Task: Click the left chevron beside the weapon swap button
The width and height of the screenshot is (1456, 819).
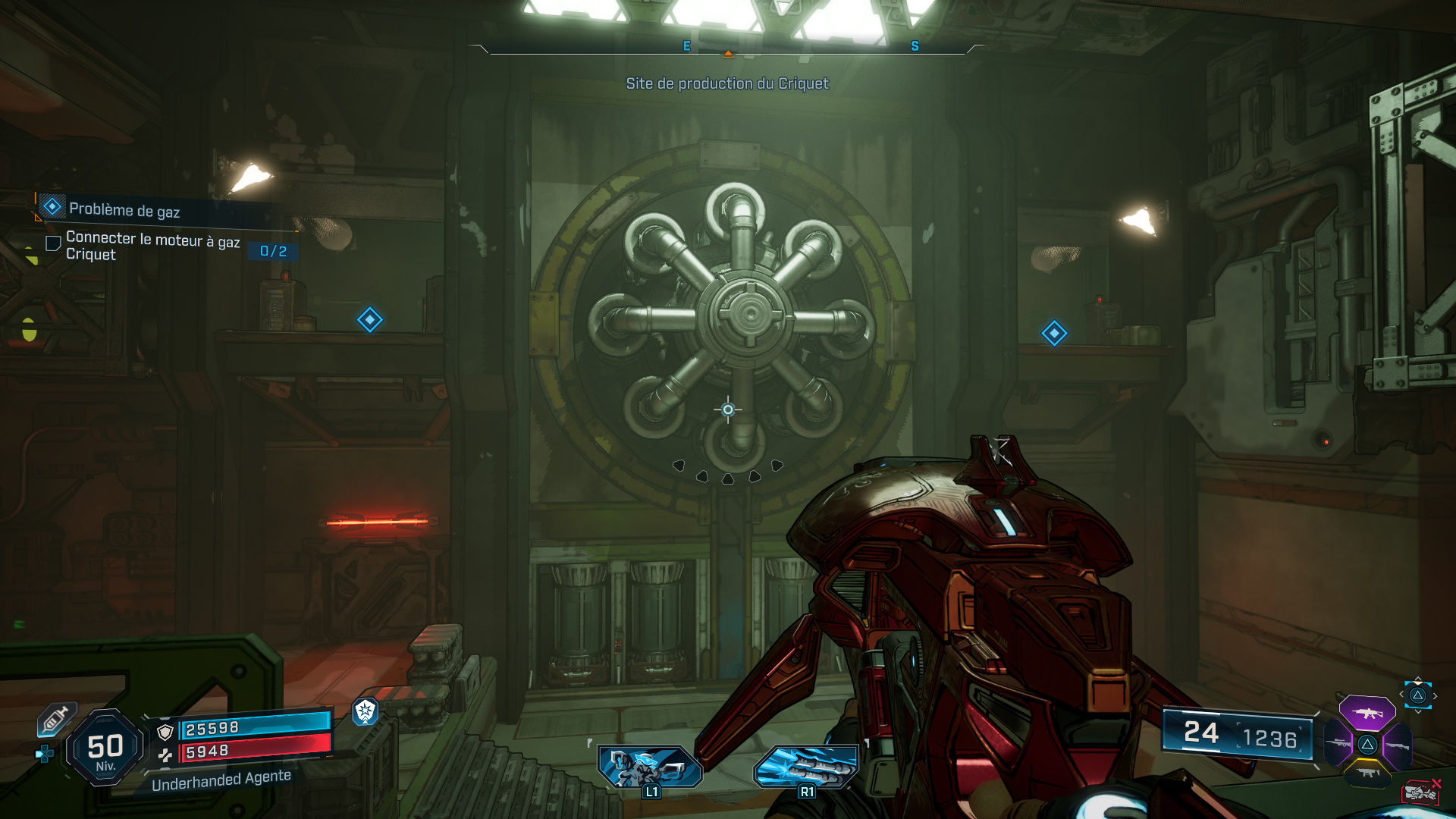Action: (x=1401, y=694)
